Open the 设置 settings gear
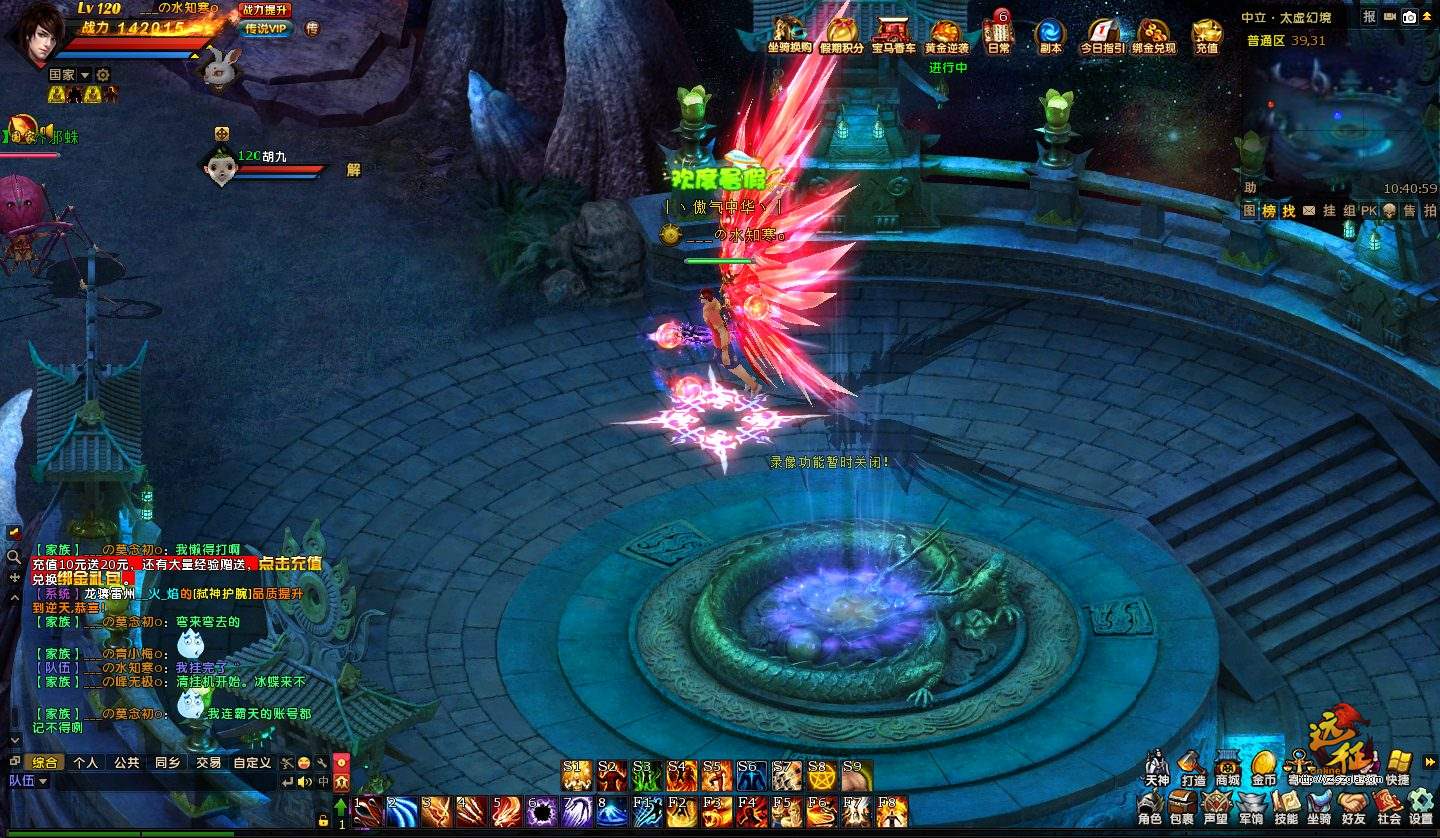This screenshot has height=838, width=1440. [x=1421, y=806]
